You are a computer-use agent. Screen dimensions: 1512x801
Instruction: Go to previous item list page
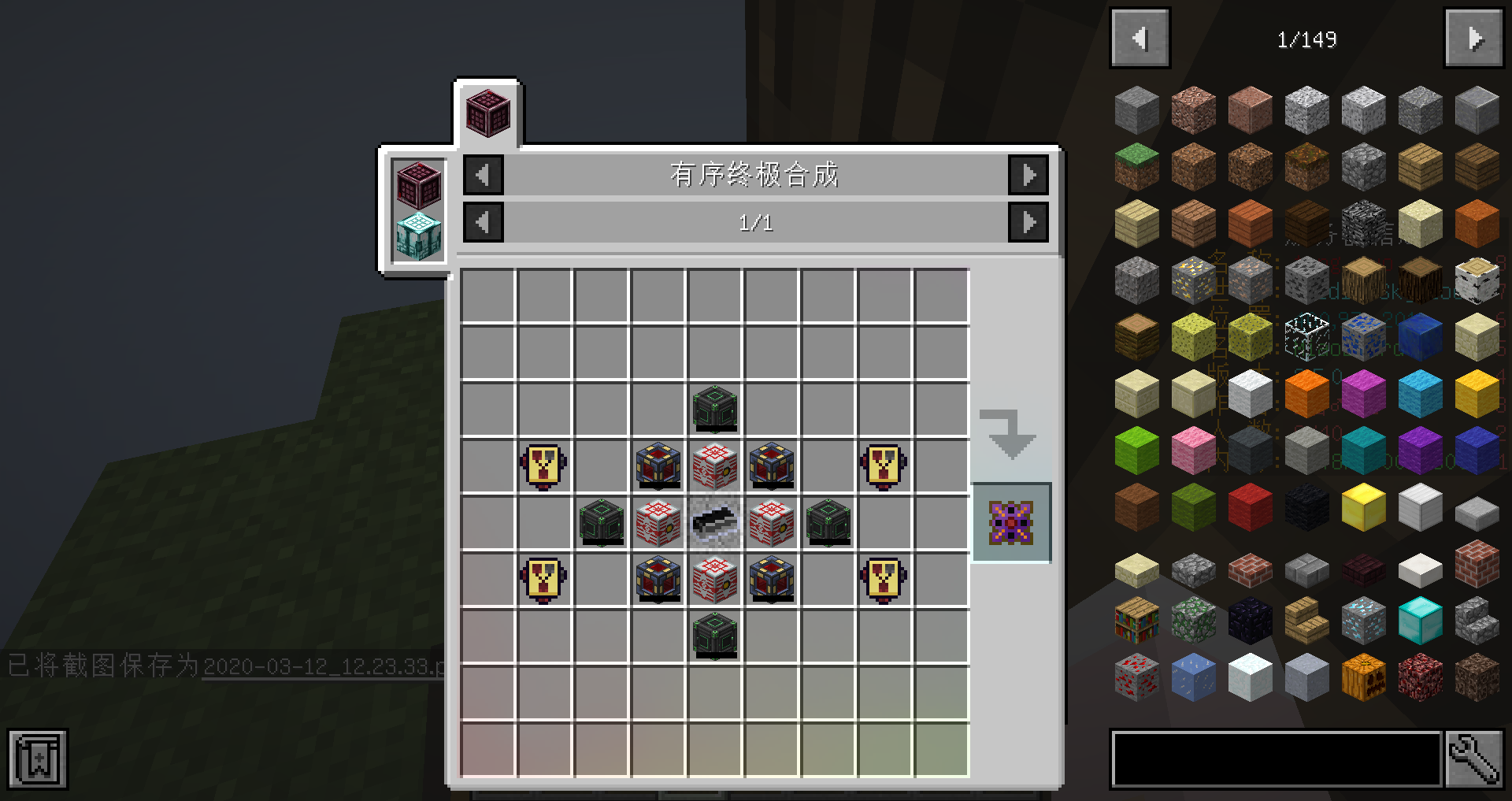pyautogui.click(x=1140, y=39)
